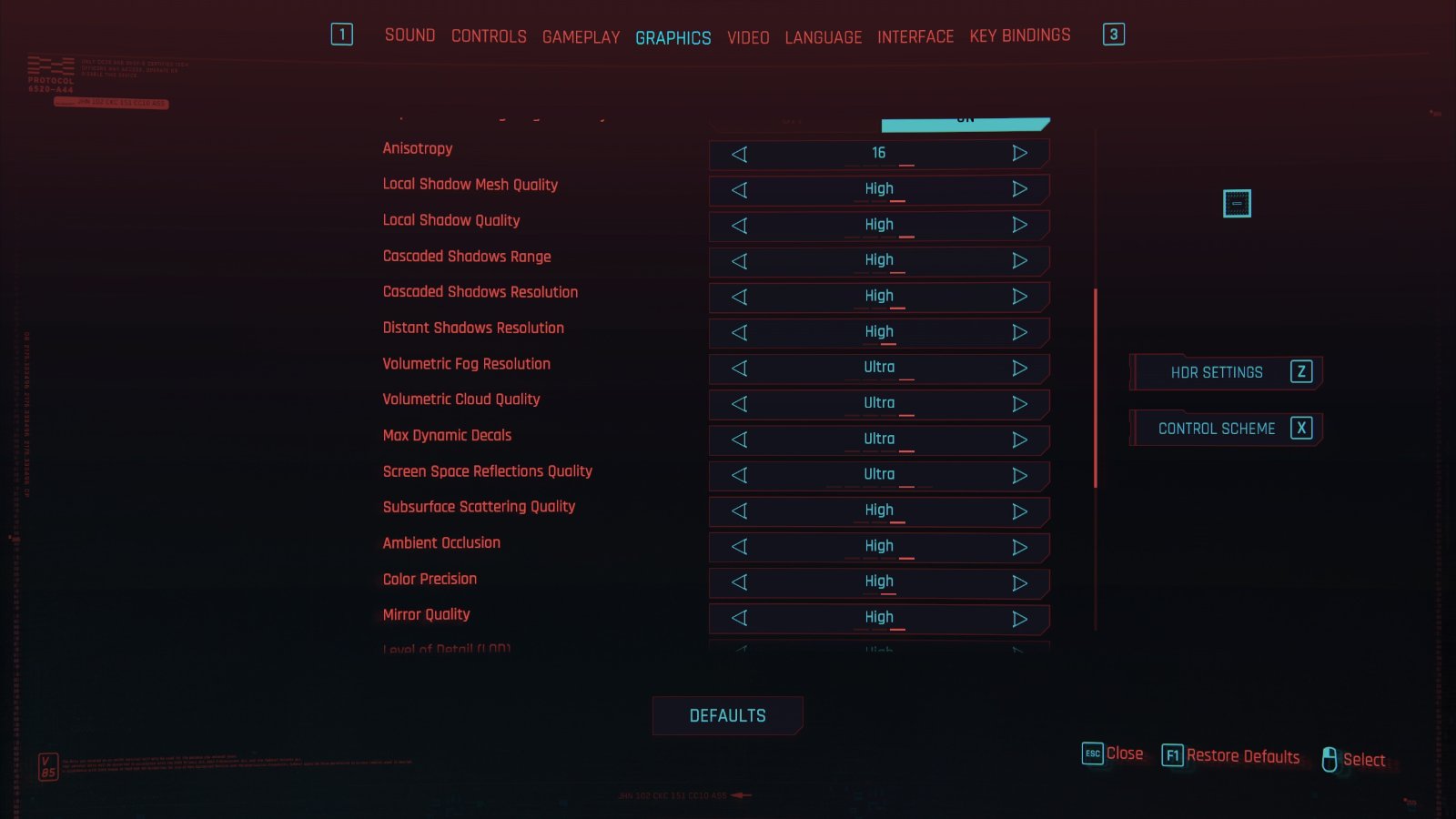Switch to the Language tab

(823, 37)
